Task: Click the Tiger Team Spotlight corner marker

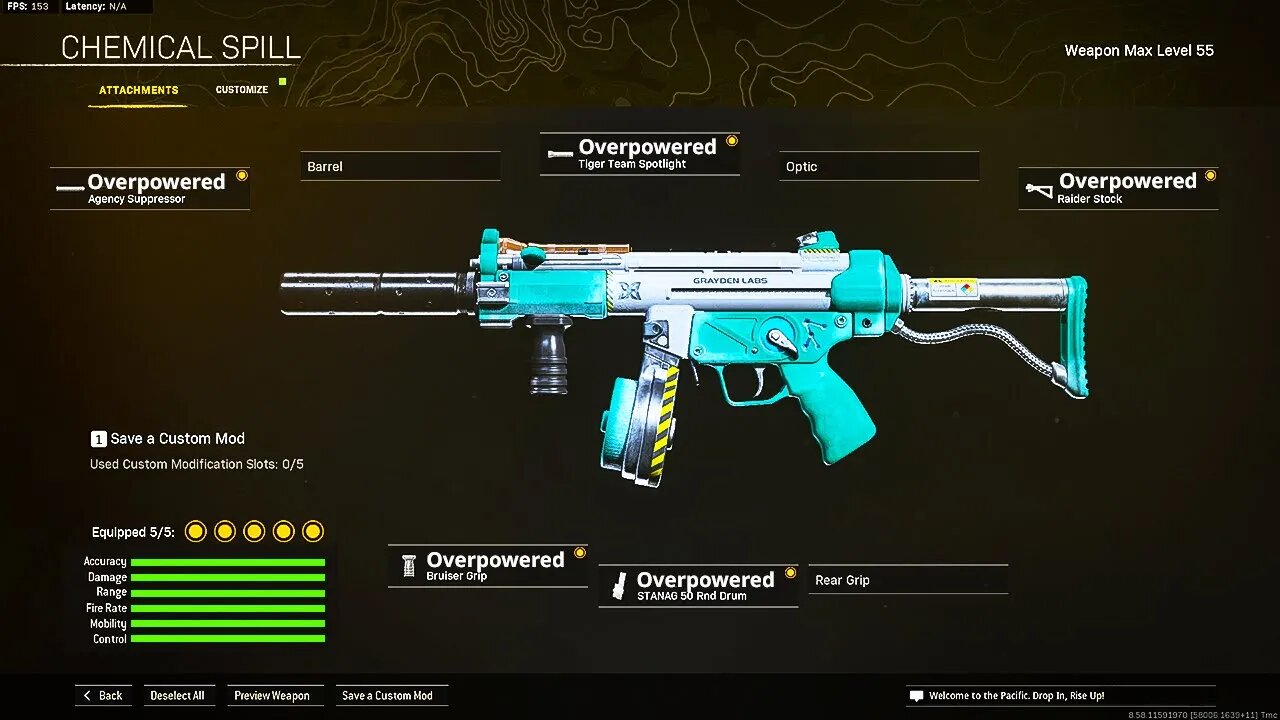Action: tap(733, 140)
